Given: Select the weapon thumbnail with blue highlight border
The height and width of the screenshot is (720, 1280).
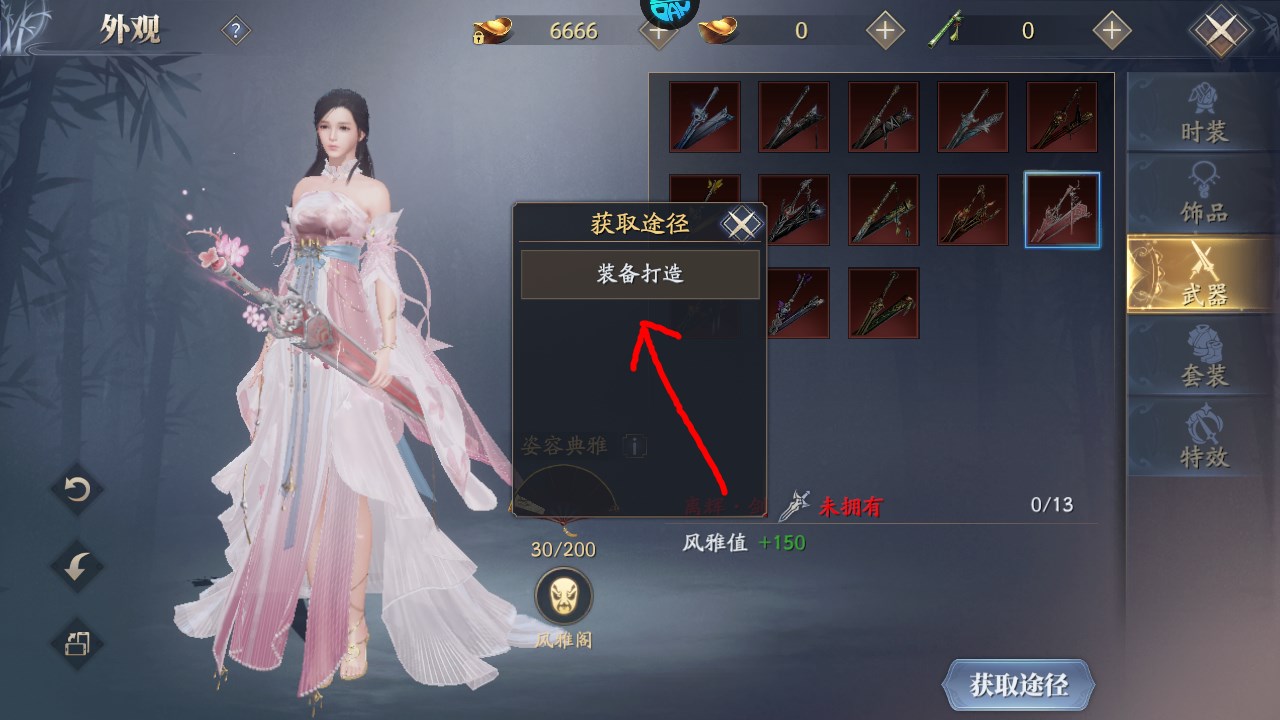Looking at the screenshot, I should pos(1062,209).
